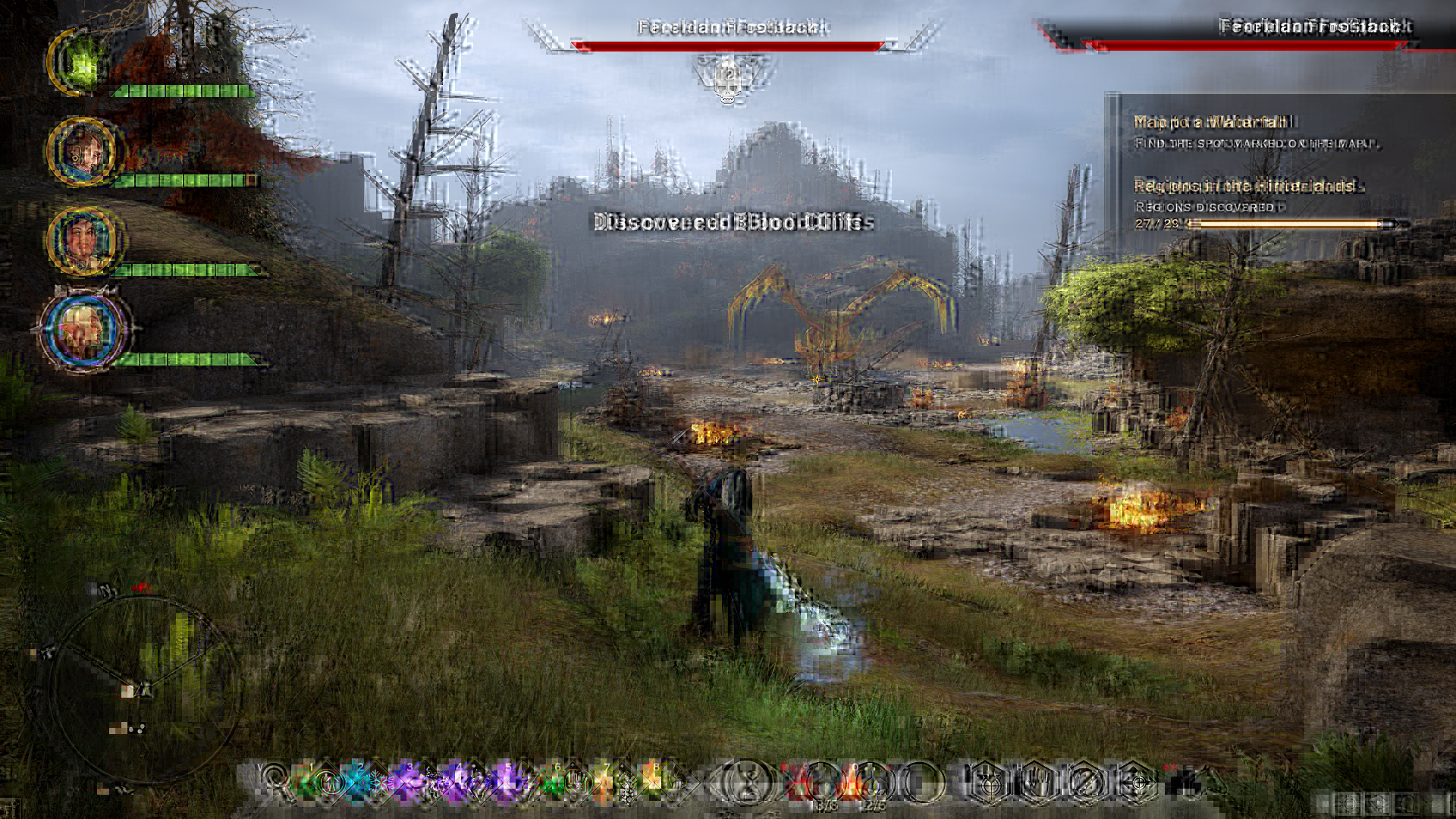Select the glowing green hand portrait
This screenshot has height=819, width=1456.
pos(80,62)
